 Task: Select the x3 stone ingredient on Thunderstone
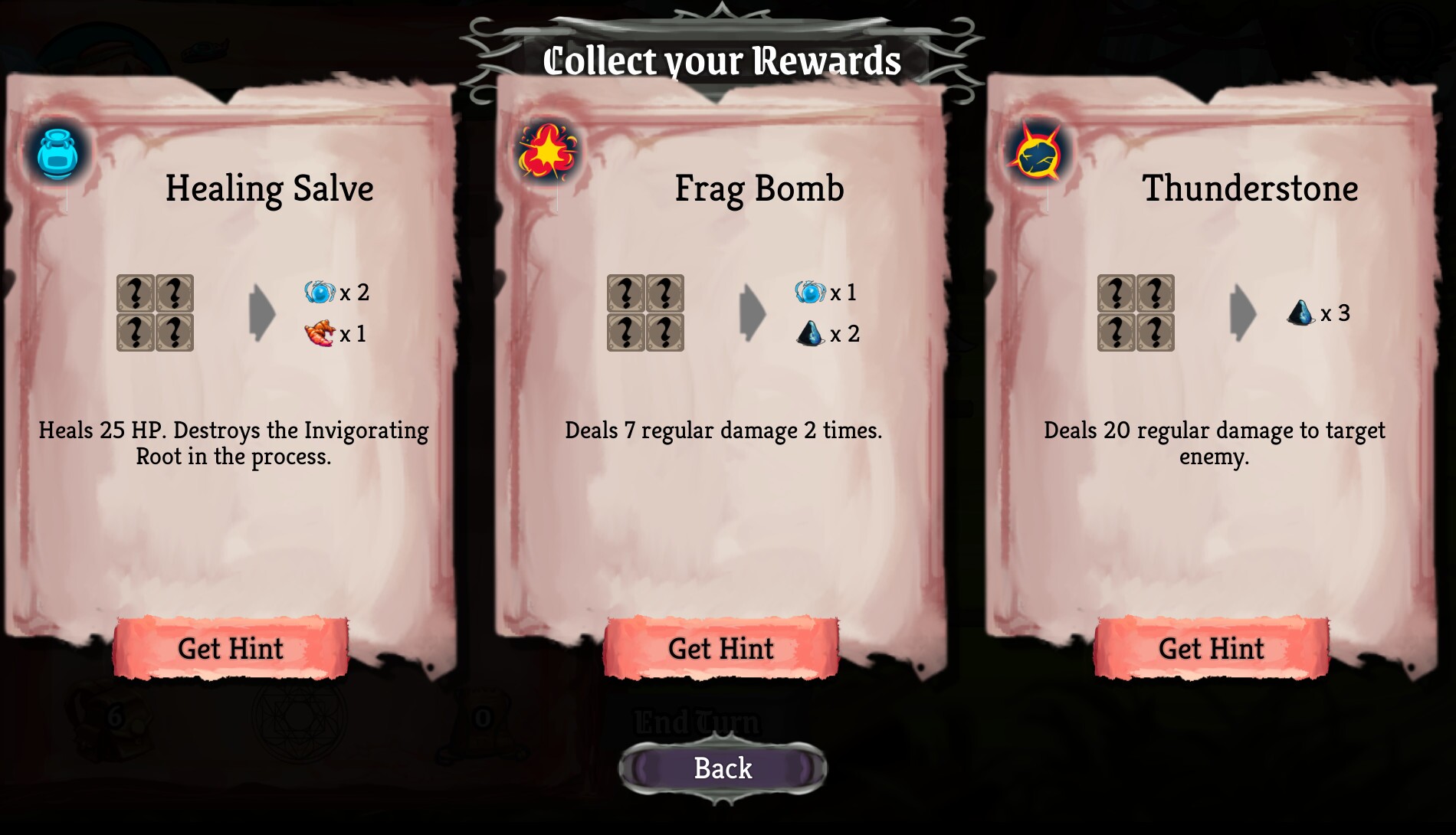pyautogui.click(x=1299, y=313)
